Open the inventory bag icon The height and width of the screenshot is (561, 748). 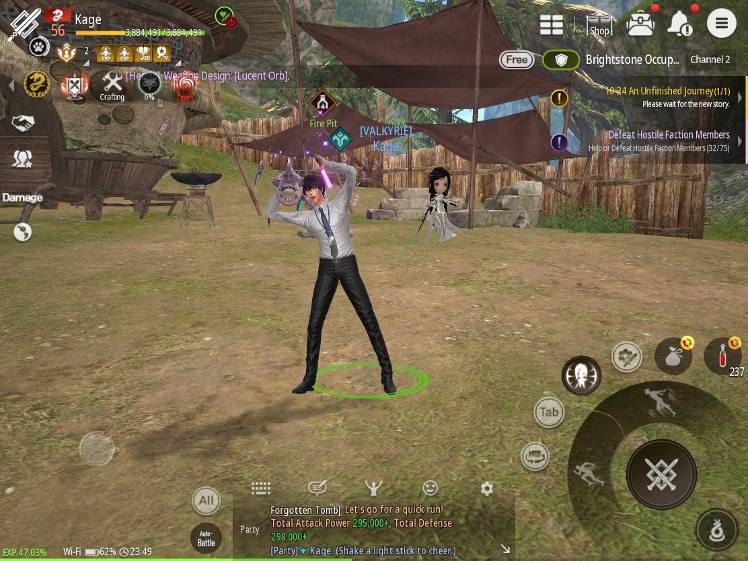click(640, 24)
